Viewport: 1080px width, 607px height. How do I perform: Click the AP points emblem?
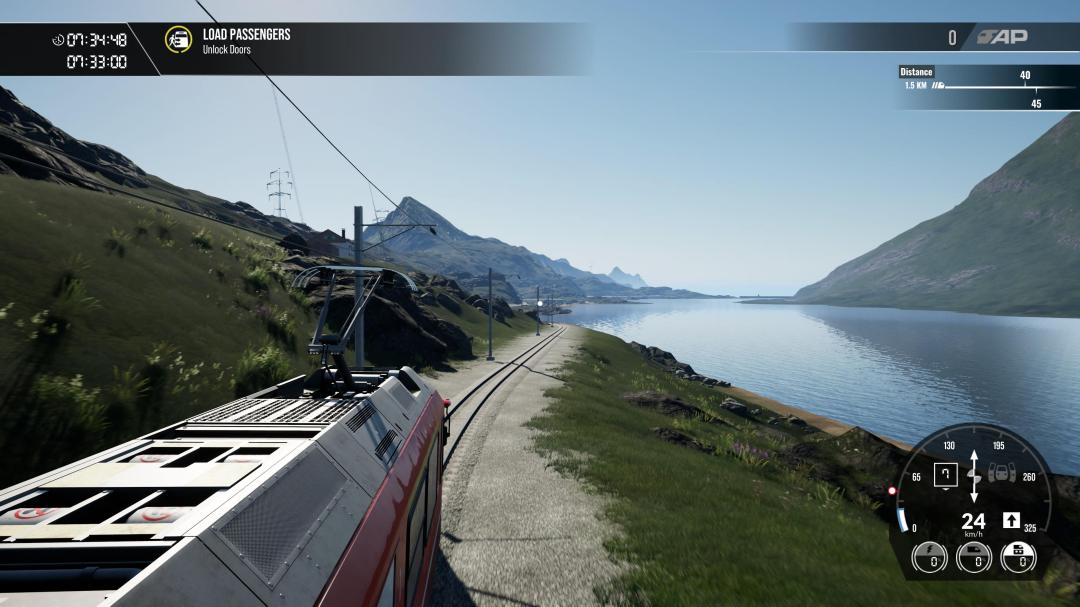click(1001, 38)
